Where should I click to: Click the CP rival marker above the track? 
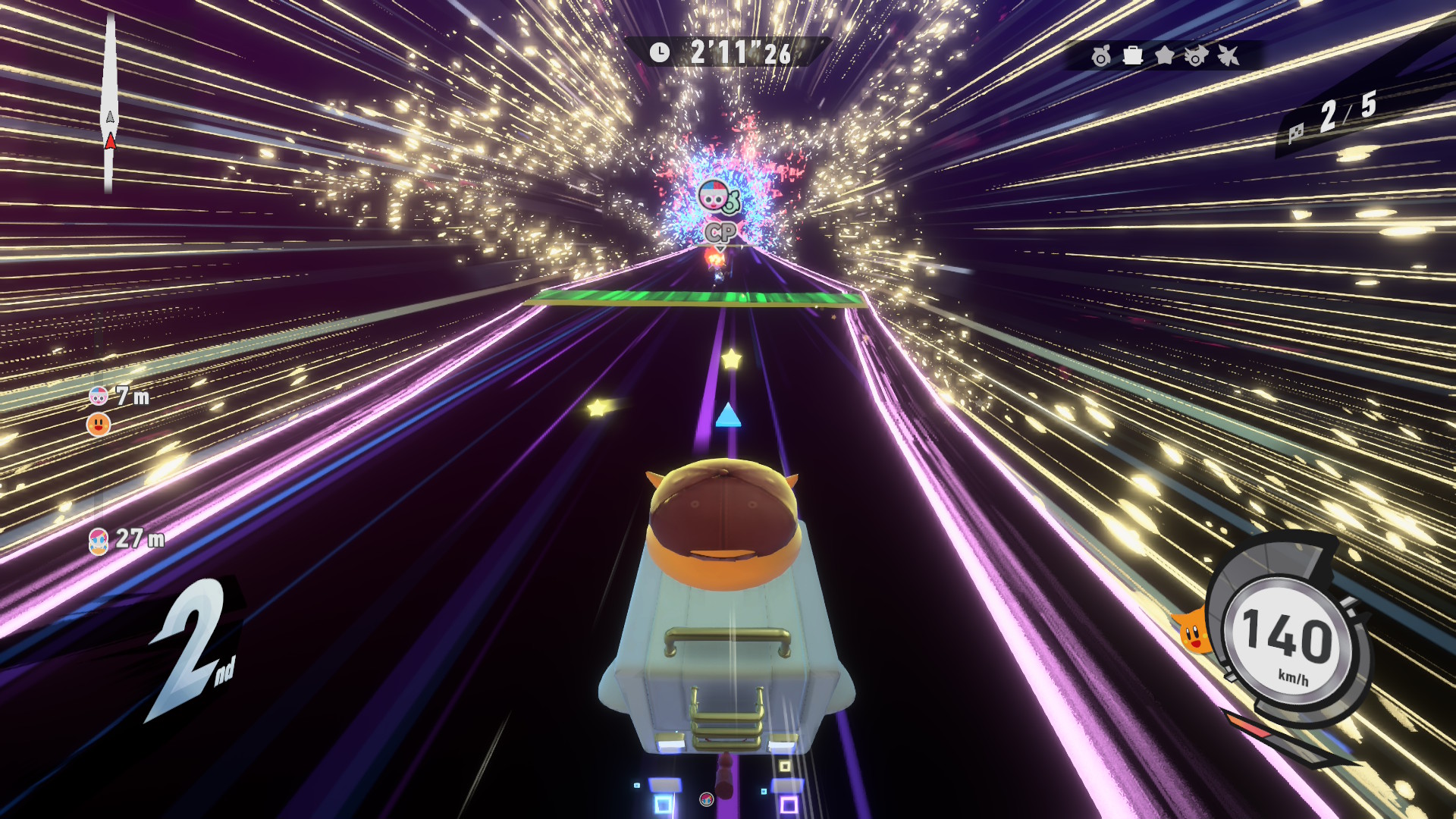pyautogui.click(x=720, y=232)
